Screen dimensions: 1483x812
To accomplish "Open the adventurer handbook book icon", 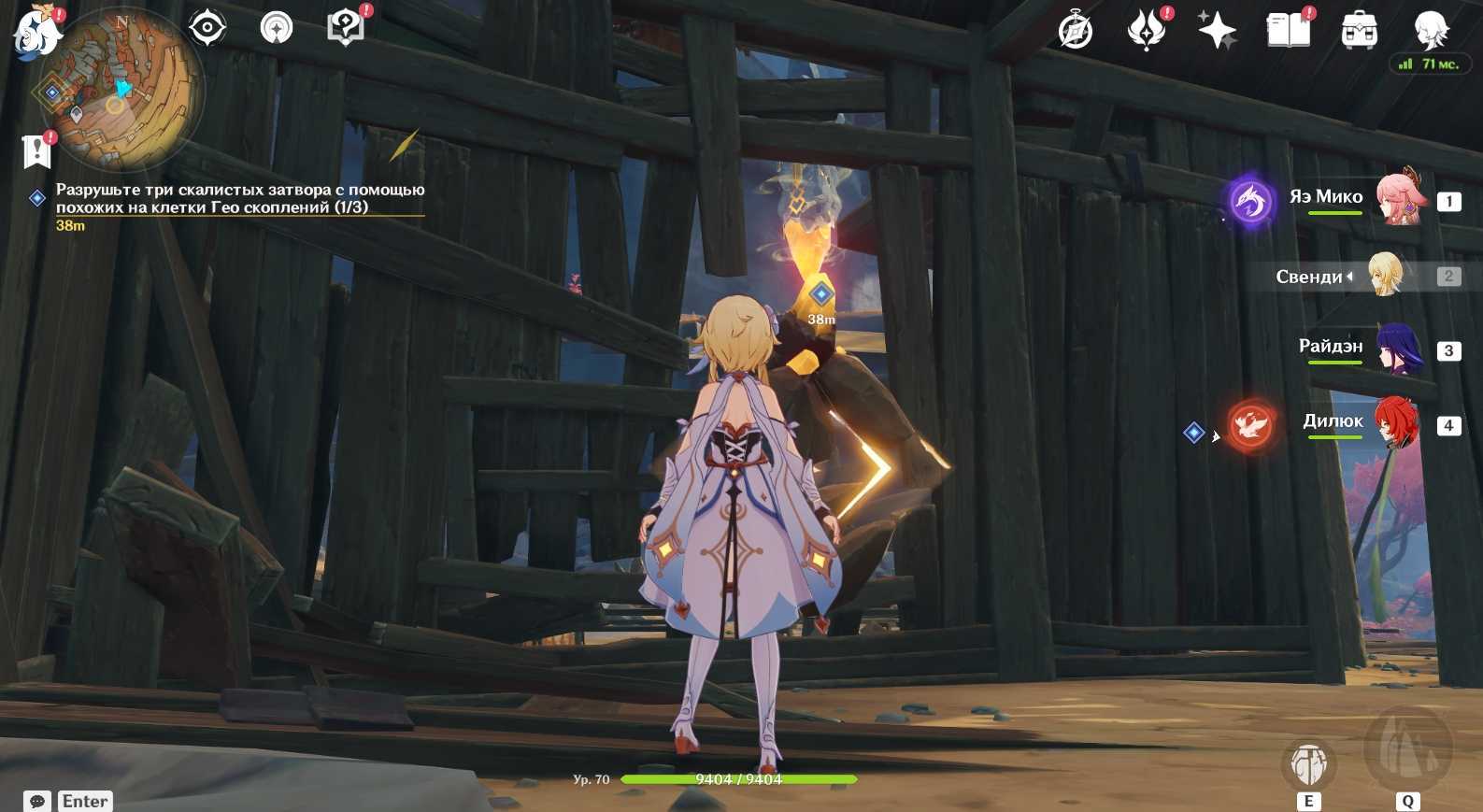I will [1288, 30].
